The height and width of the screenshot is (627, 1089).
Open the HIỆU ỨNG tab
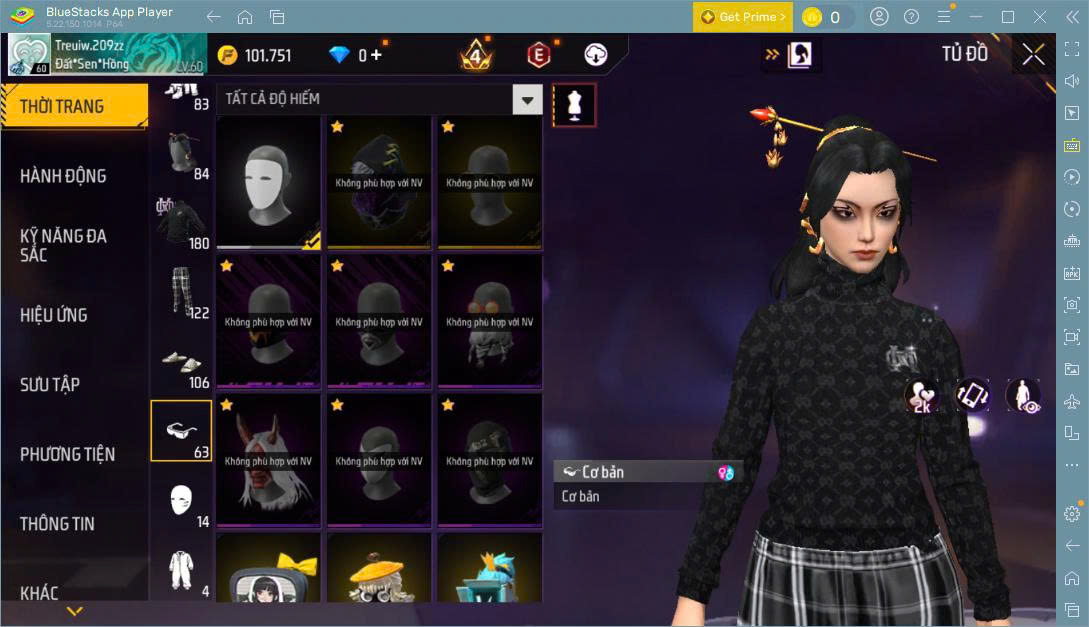tap(54, 315)
